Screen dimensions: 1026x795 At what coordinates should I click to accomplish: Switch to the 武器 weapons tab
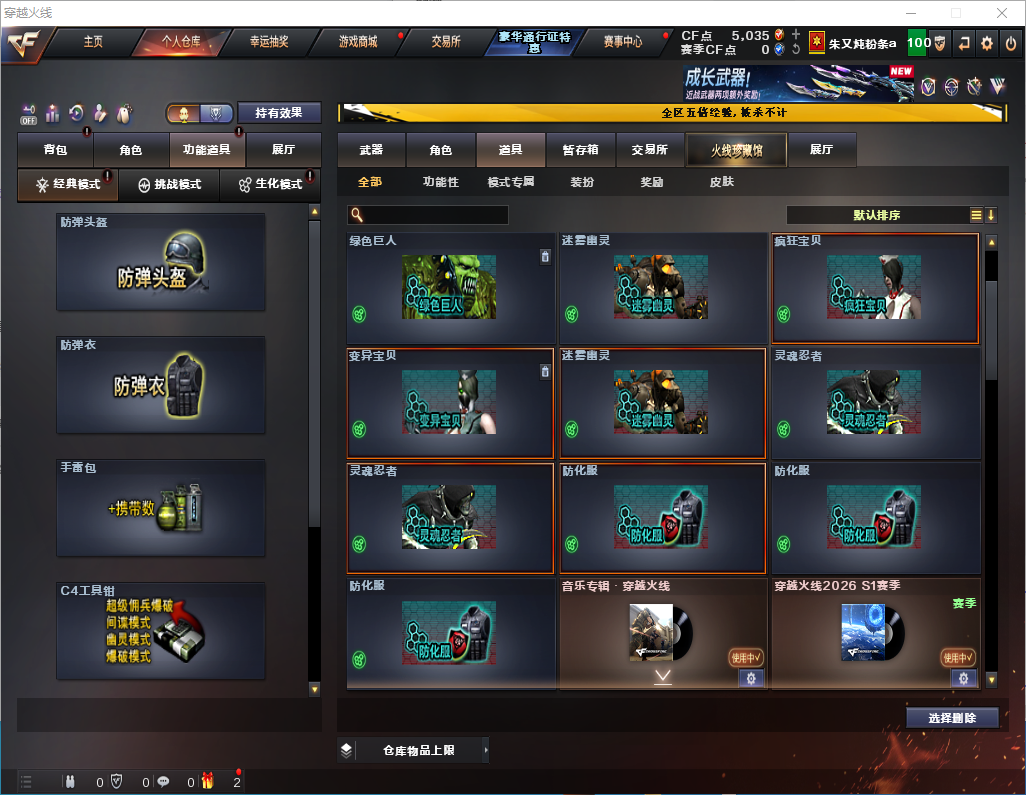(371, 150)
